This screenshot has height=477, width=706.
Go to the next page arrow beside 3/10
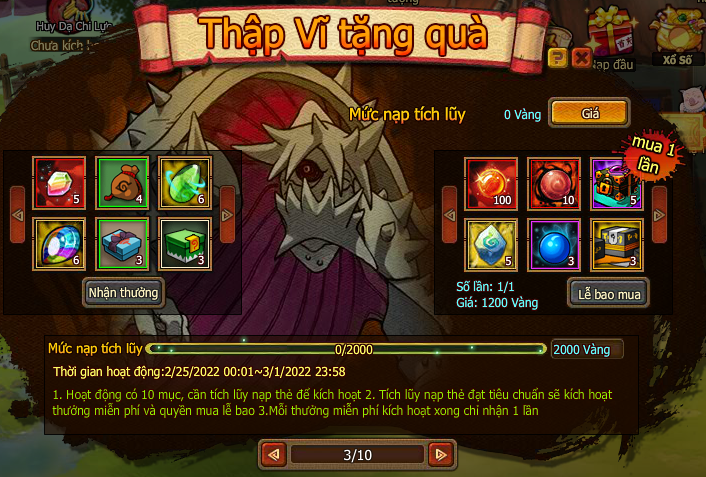tap(439, 455)
